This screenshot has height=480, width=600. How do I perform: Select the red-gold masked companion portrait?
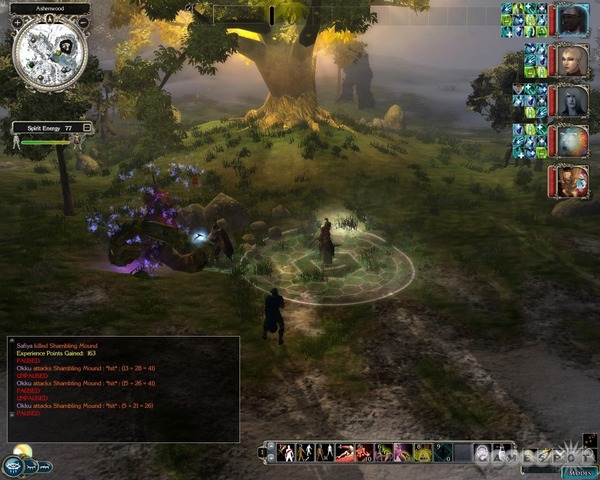click(x=573, y=181)
